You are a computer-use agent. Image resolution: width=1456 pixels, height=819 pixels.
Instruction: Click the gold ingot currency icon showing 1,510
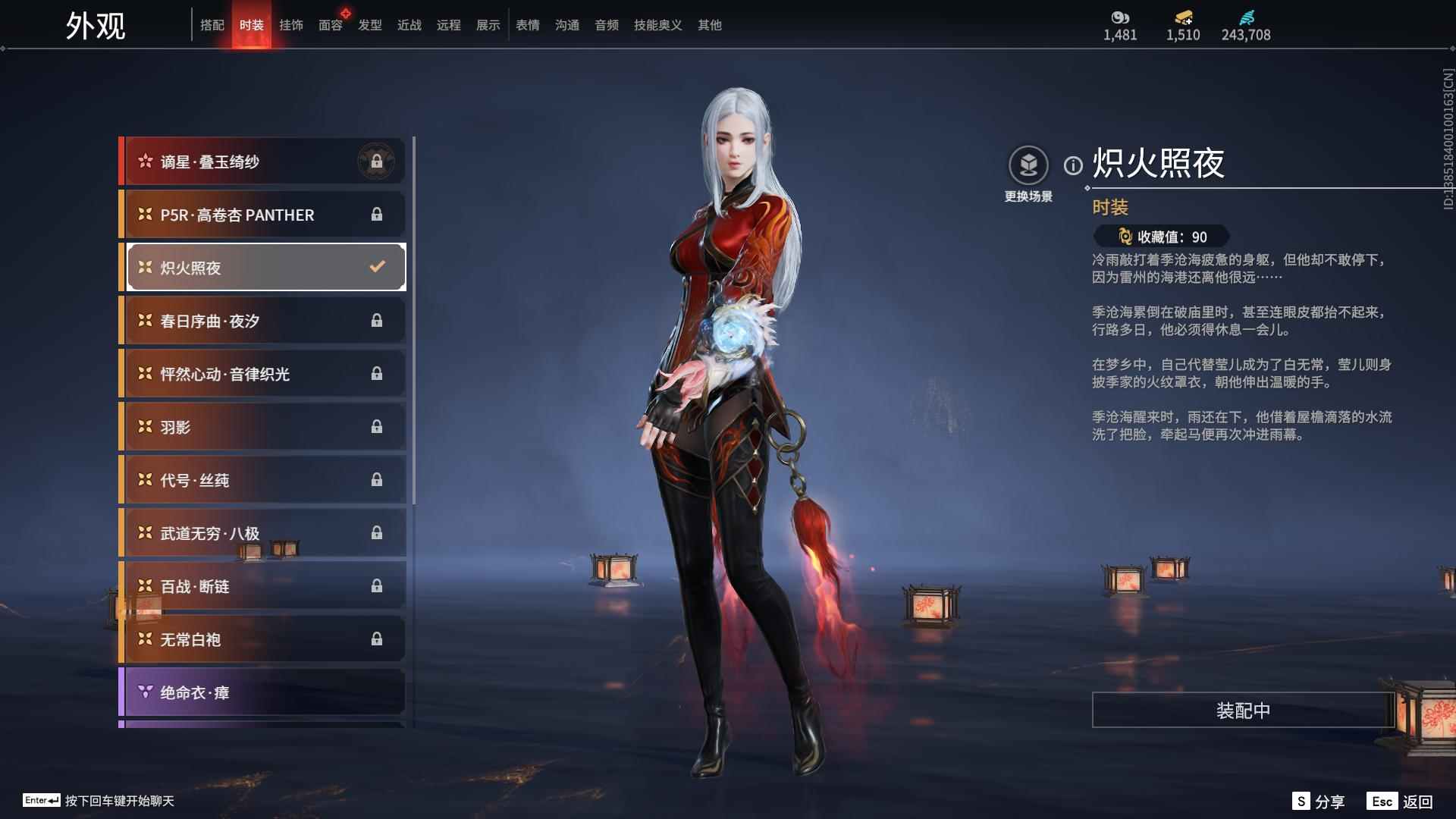(x=1183, y=17)
